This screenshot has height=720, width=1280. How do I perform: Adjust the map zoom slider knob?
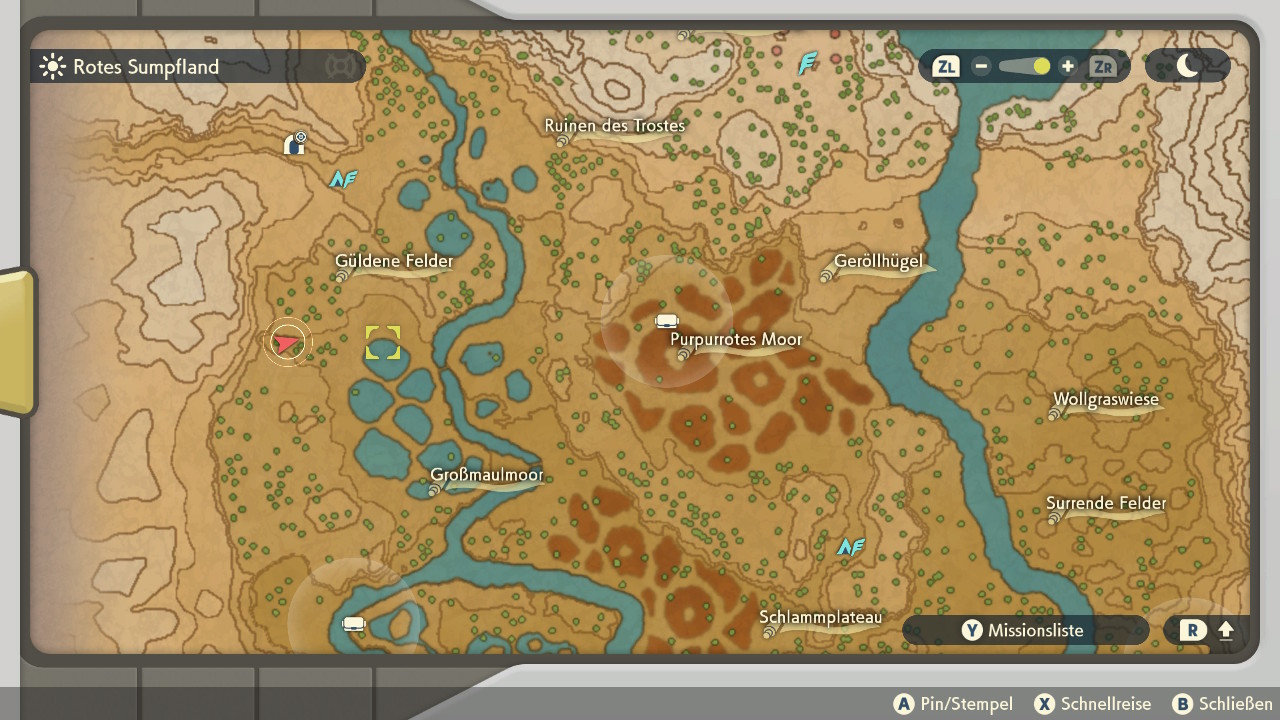[1041, 67]
